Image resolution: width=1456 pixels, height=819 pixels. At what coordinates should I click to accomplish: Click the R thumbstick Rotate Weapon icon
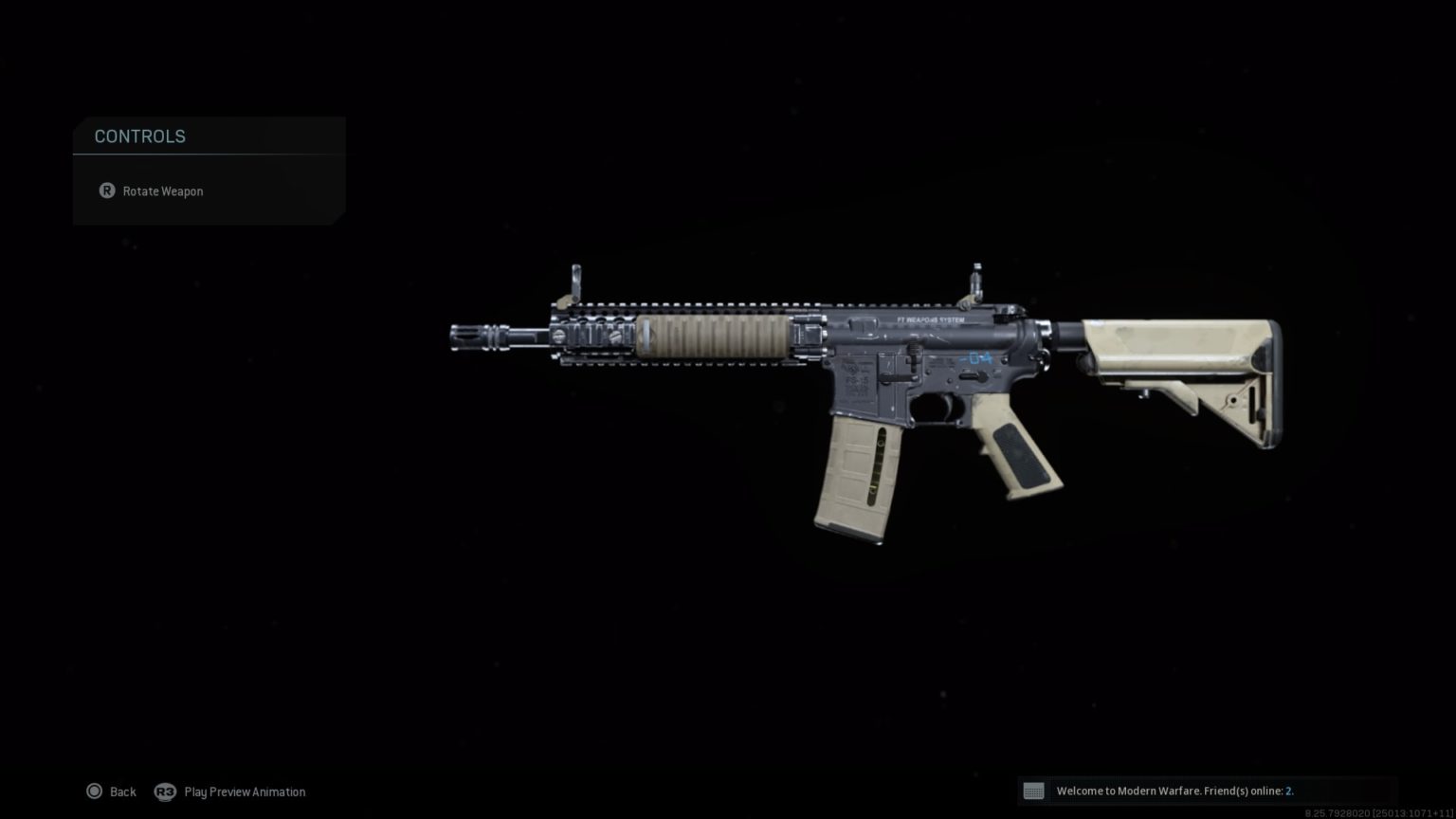[x=107, y=191]
